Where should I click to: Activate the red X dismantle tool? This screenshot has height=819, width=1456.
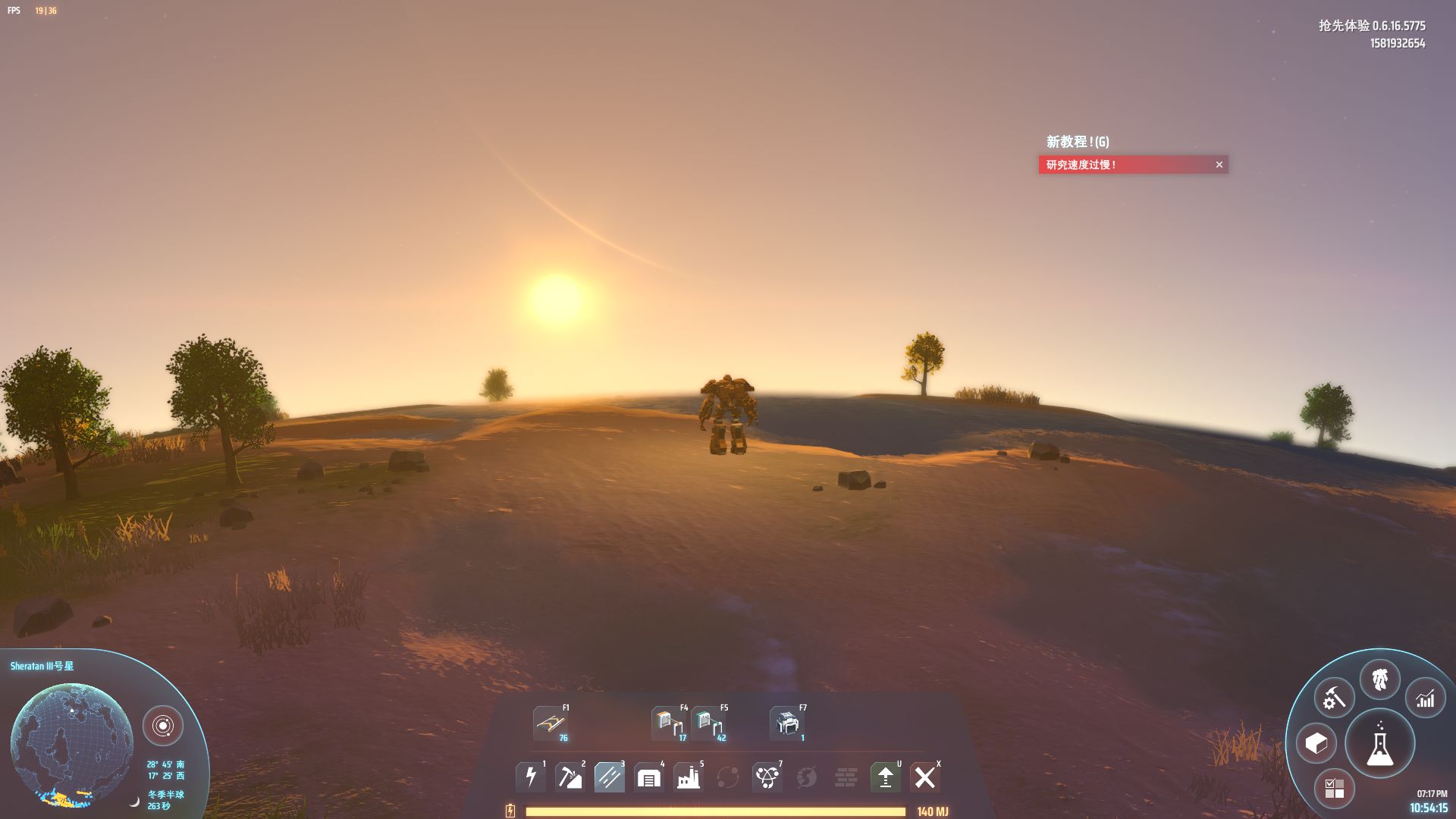pos(924,777)
